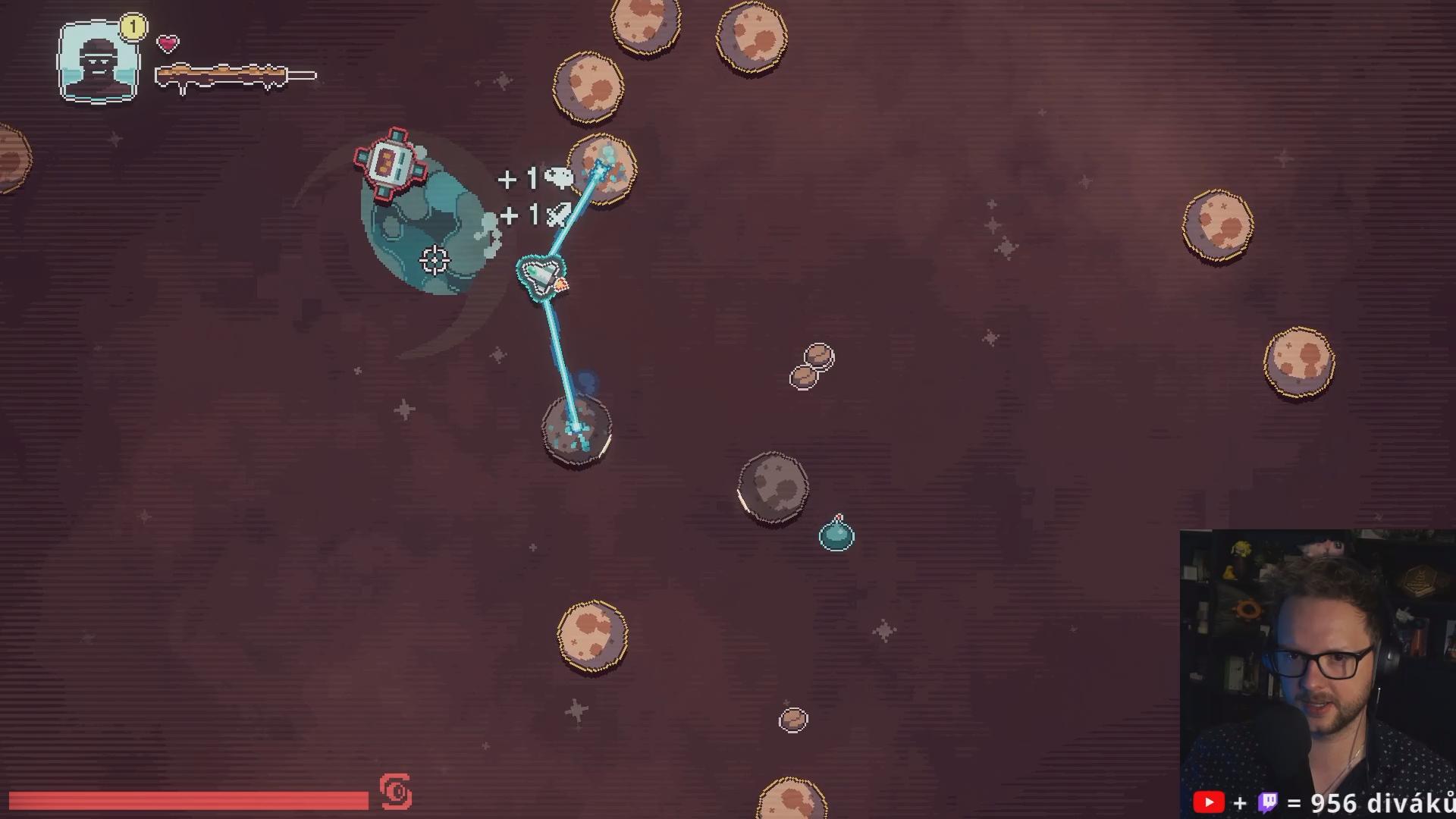Click the streamer webcam overlay
1456x819 pixels.
[x=1317, y=660]
